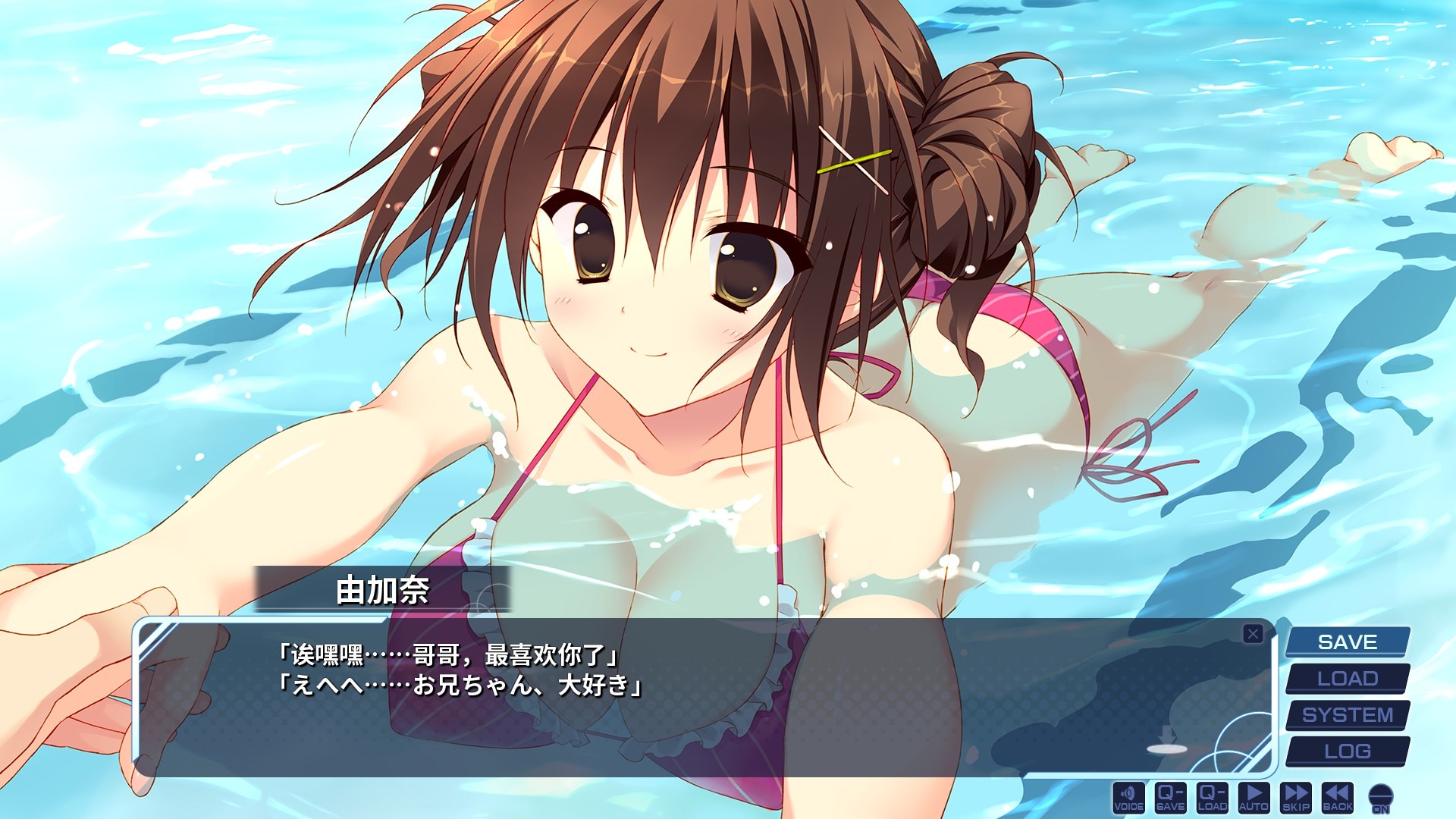Screen dimensions: 1456x819
Task: Enable AUTO text advance
Action: 1254,798
